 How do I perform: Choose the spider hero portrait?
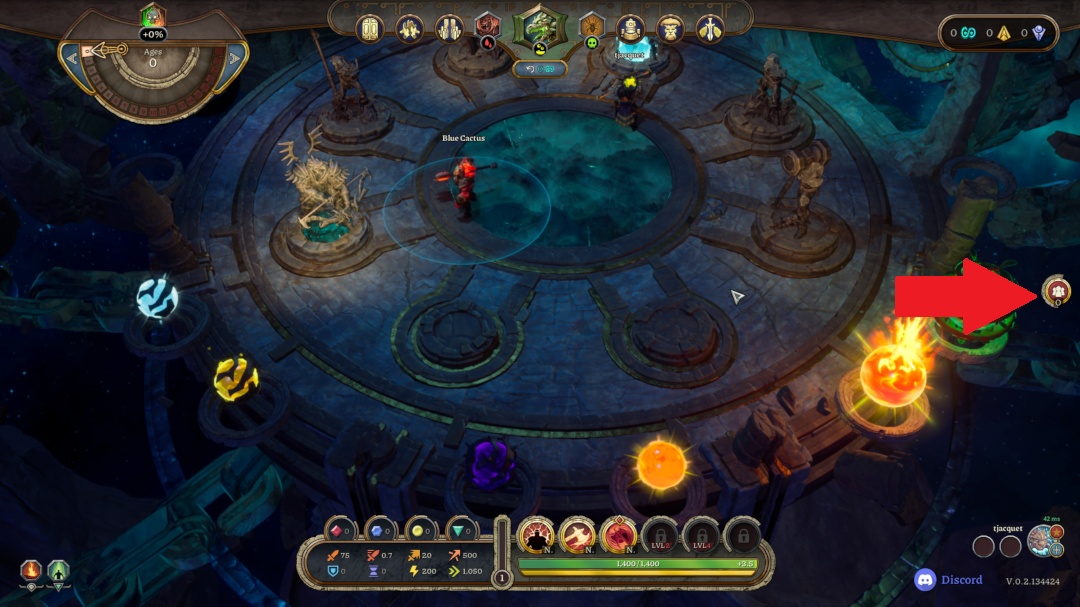(x=592, y=26)
